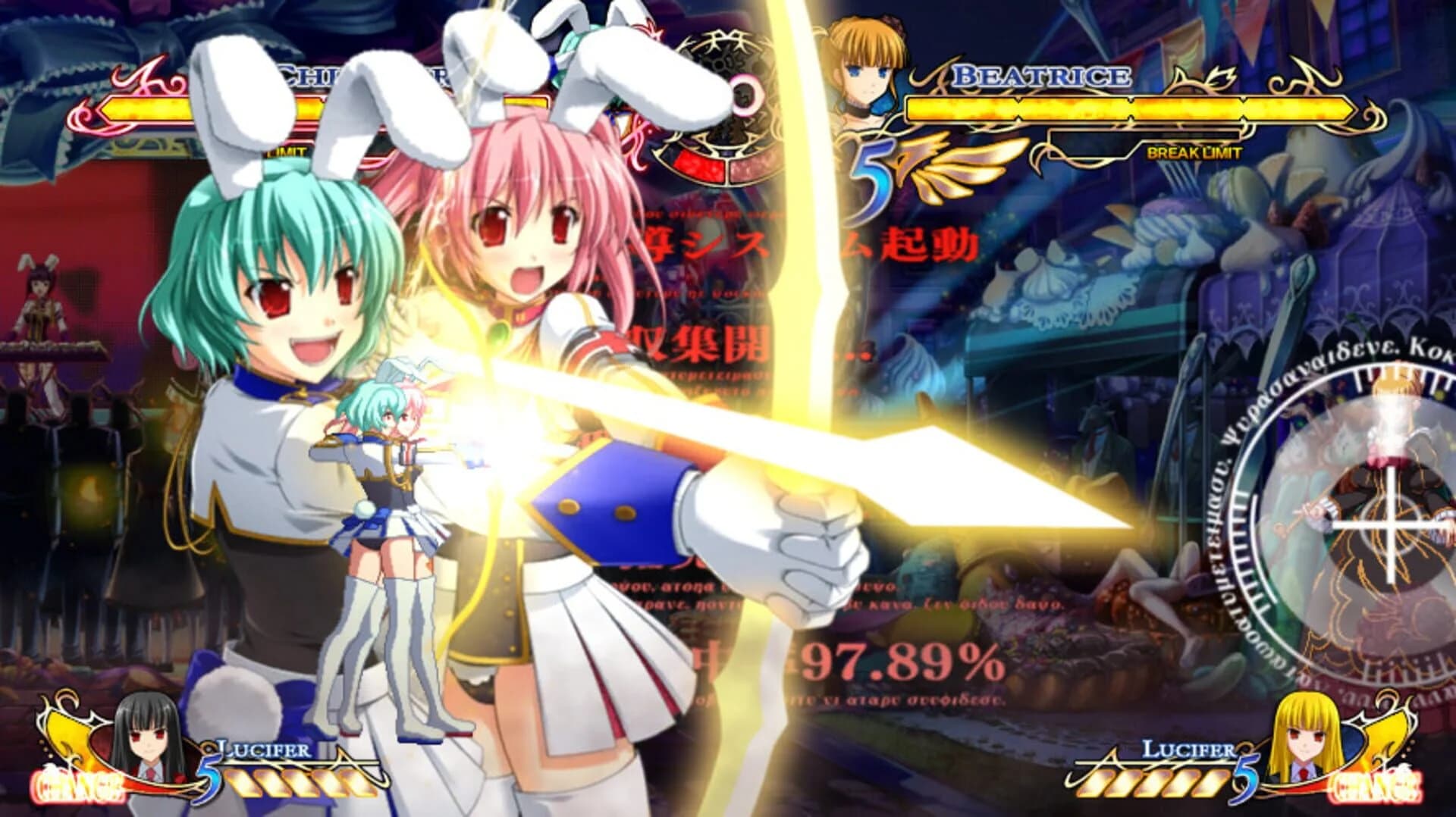The image size is (1456, 817).
Task: Toggle Beatrice's BREAK LIMIT indicator
Action: coord(1194,152)
